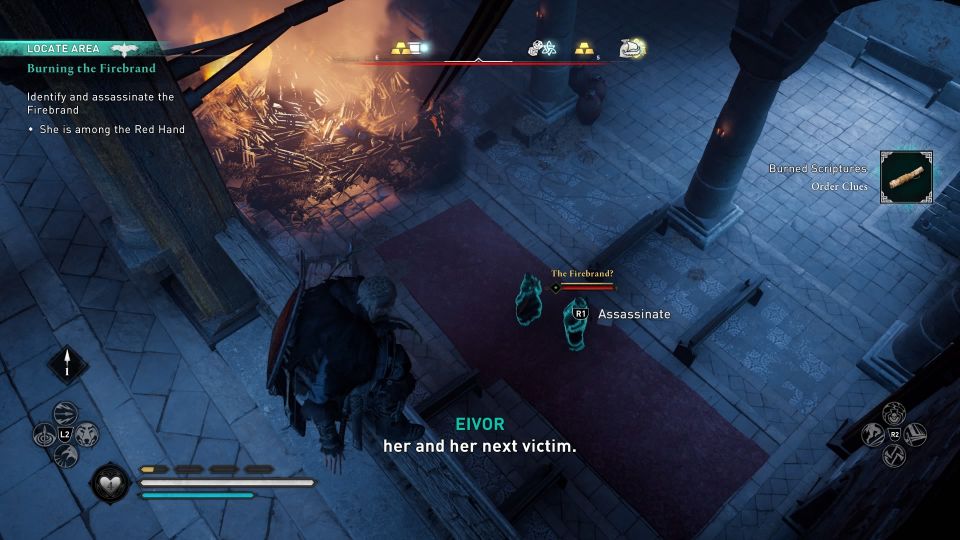Choose the top melee ability icon

(894, 412)
